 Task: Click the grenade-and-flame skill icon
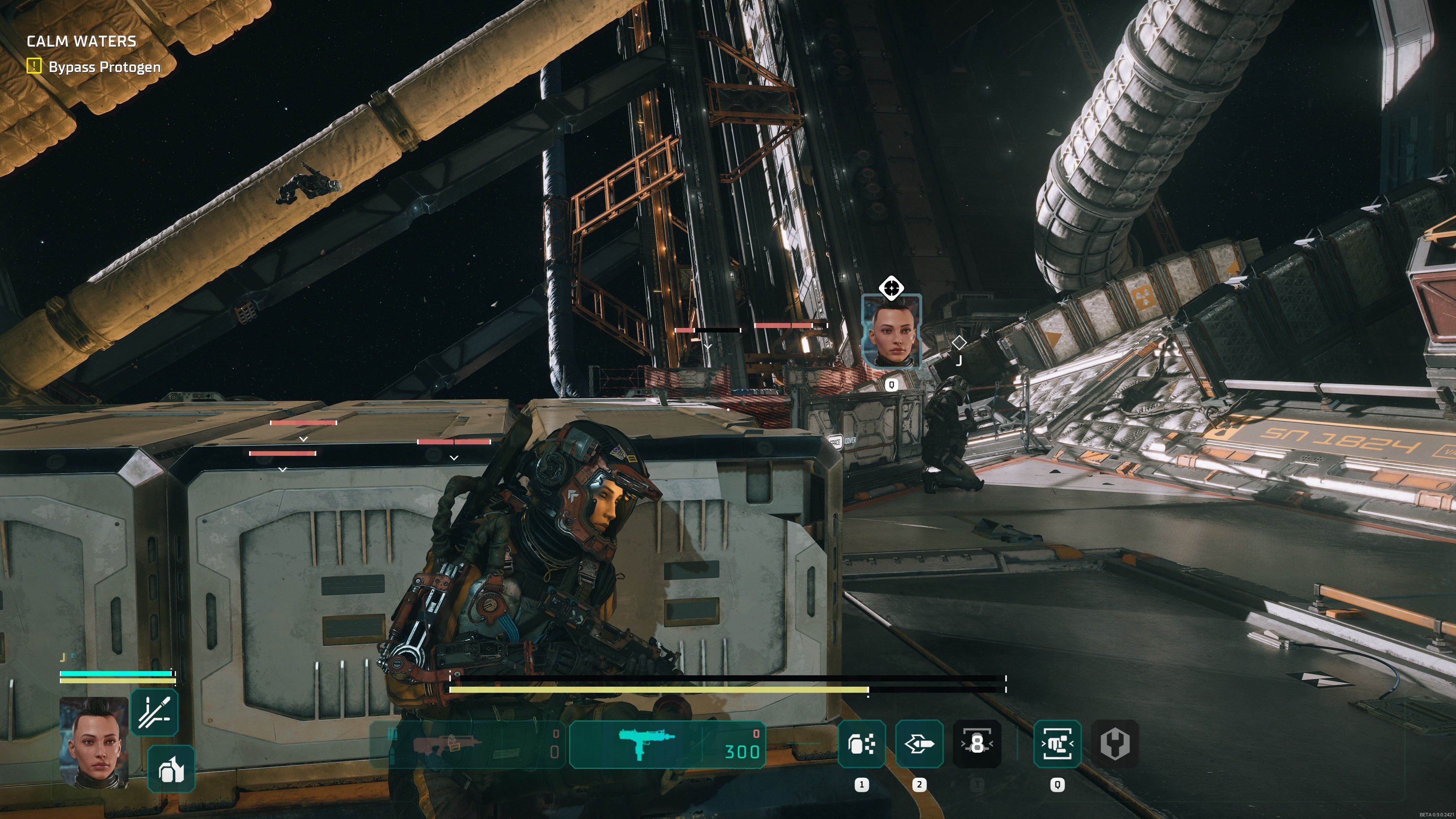[171, 769]
